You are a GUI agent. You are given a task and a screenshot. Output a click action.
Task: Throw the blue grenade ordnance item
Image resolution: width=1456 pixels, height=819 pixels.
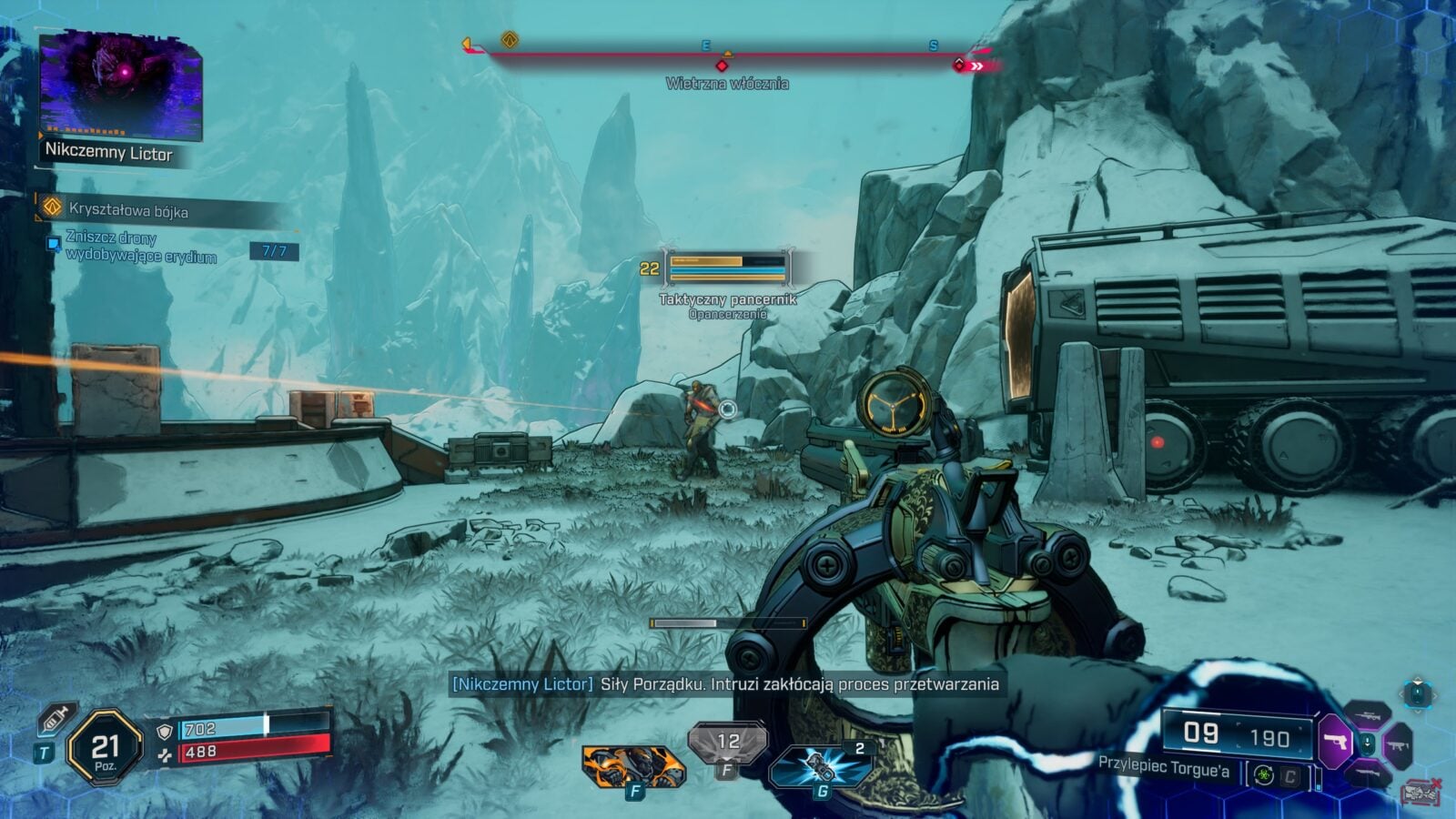tap(820, 766)
